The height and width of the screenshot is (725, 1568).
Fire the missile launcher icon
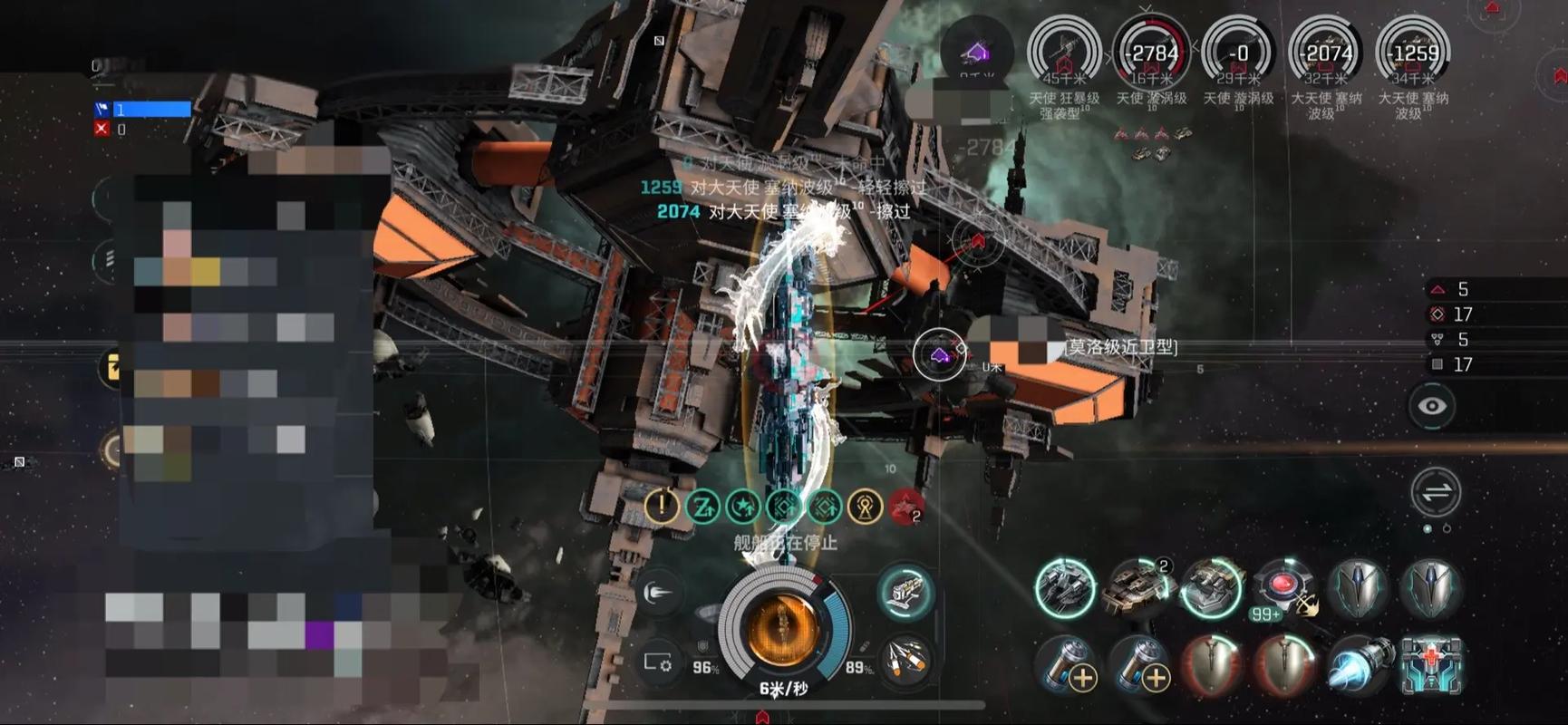click(905, 660)
